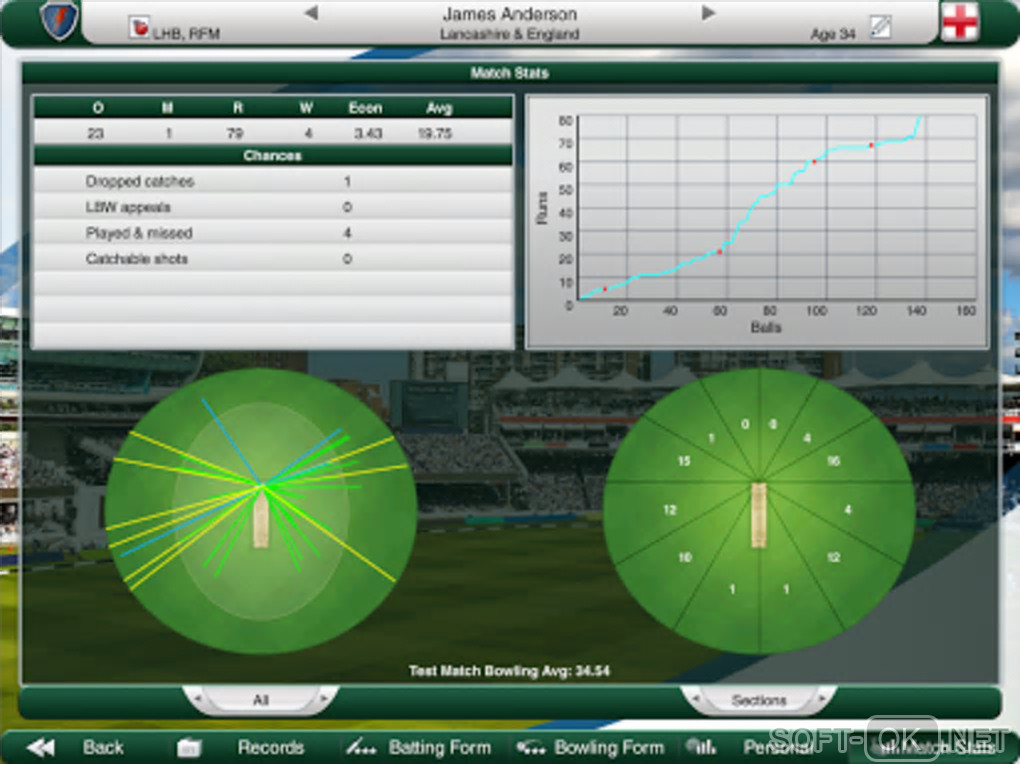1020x764 pixels.
Task: Click the shield club badge icon
Action: [59, 22]
